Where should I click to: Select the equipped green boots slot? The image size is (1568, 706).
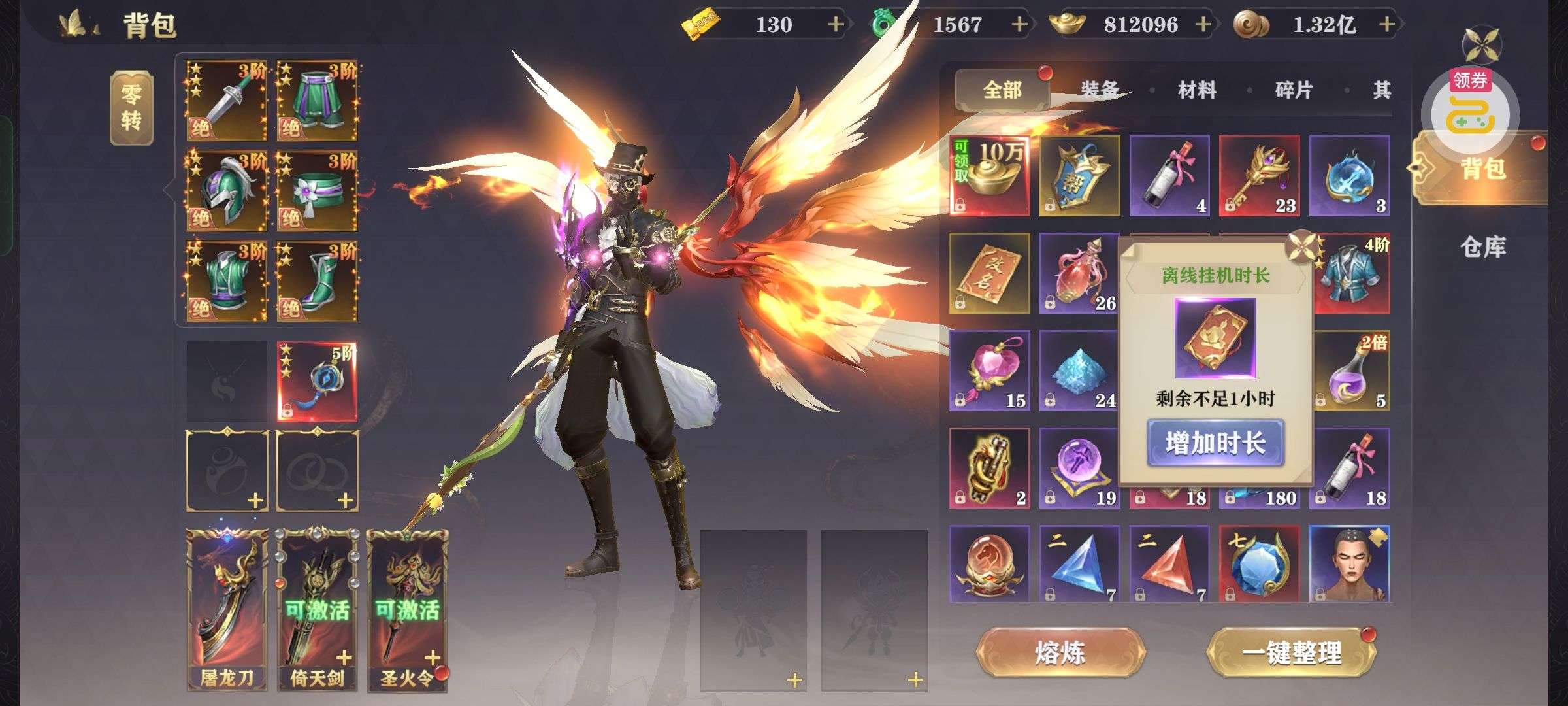317,281
